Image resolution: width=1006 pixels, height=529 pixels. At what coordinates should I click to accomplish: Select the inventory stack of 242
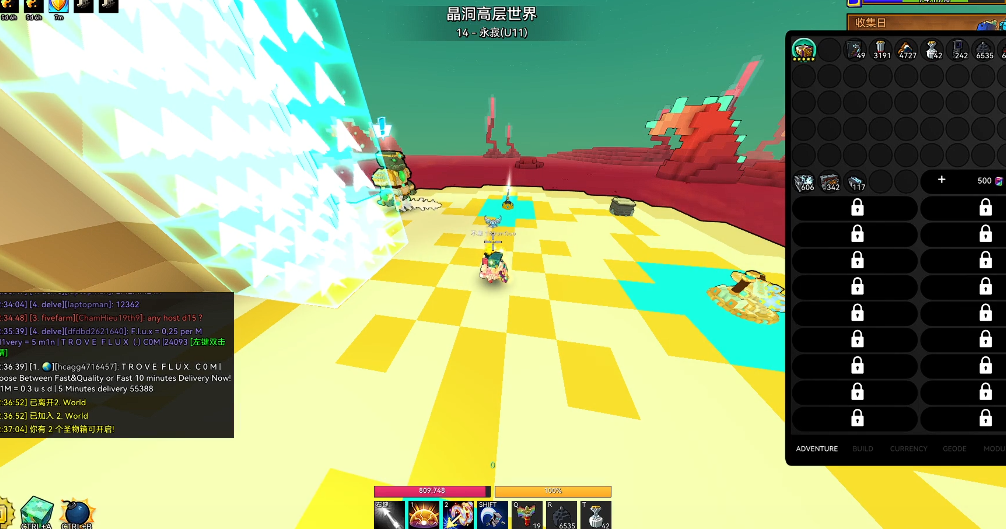pos(958,49)
